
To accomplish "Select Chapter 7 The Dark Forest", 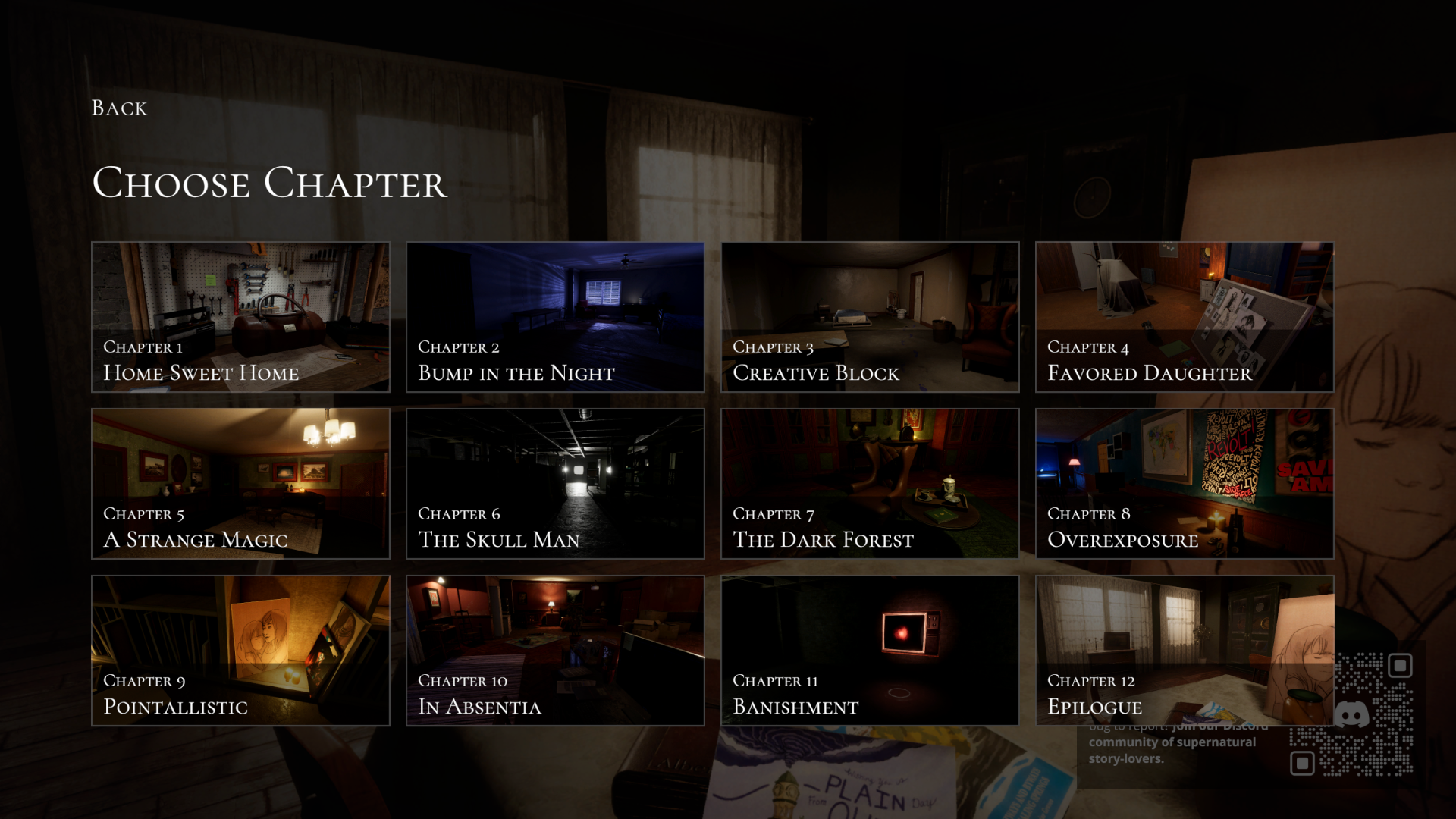I will [870, 484].
